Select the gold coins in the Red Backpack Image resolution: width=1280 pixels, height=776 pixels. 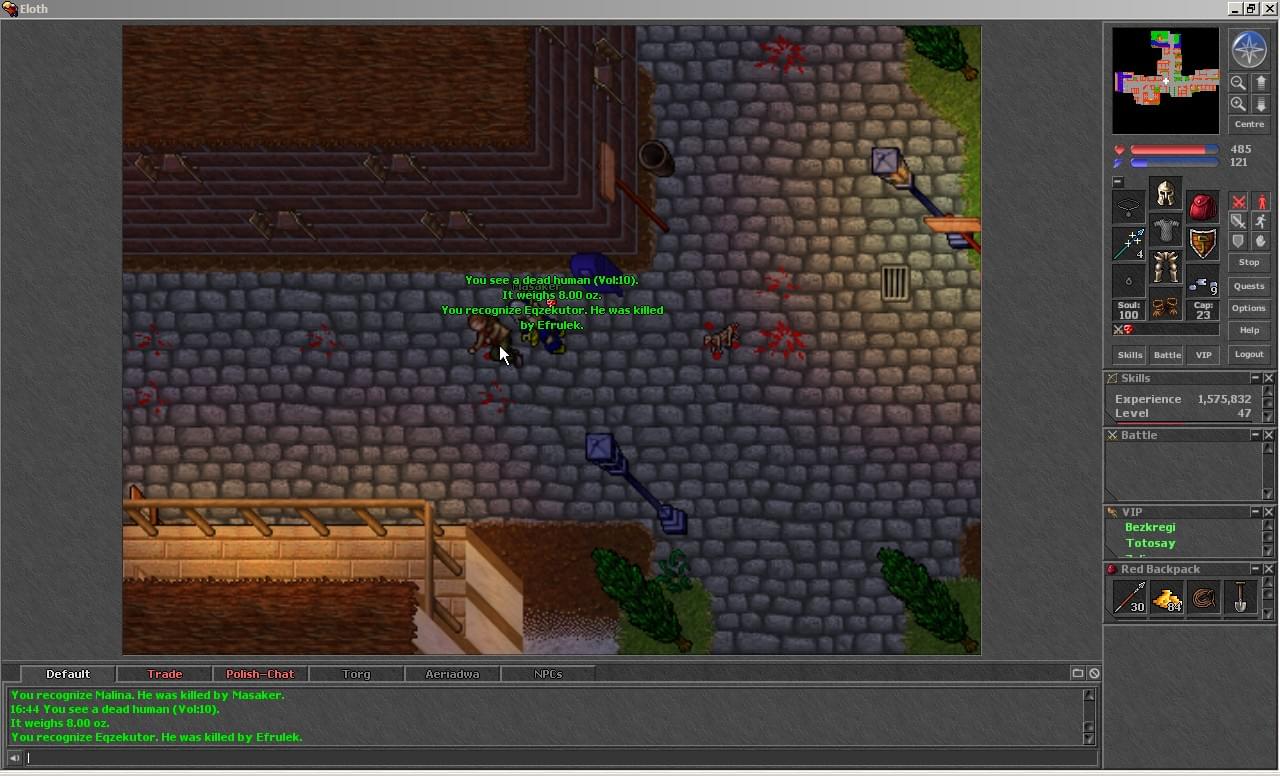[x=1167, y=598]
